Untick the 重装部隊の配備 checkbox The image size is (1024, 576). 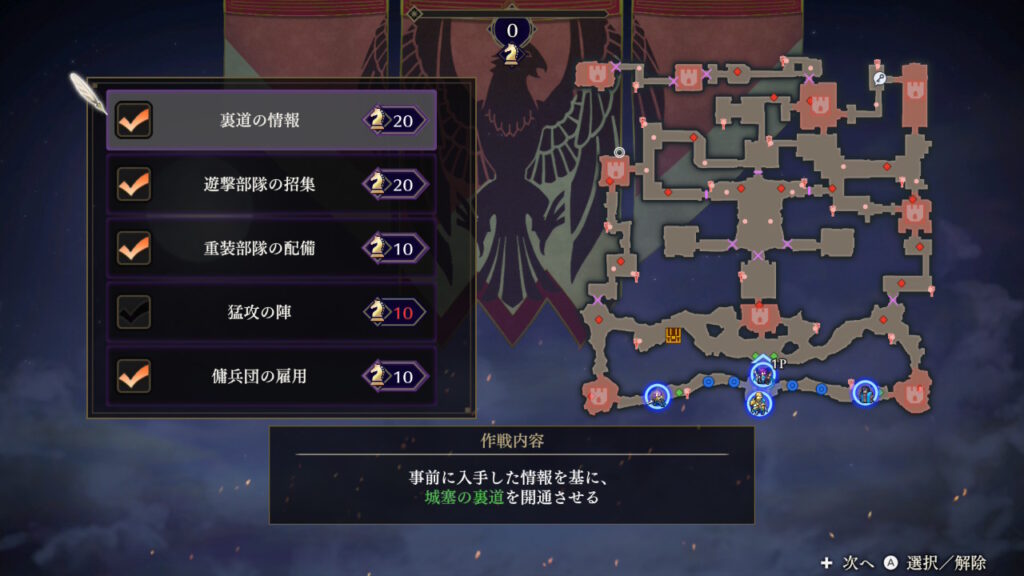[134, 248]
